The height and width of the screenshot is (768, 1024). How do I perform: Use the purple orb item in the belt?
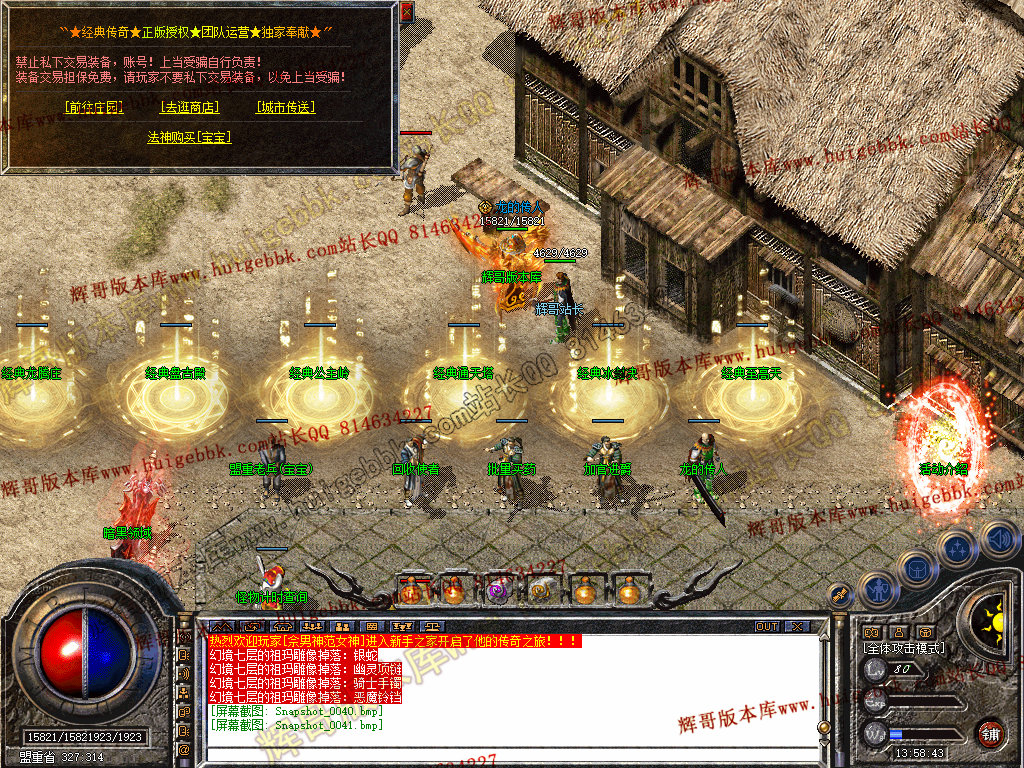click(497, 591)
